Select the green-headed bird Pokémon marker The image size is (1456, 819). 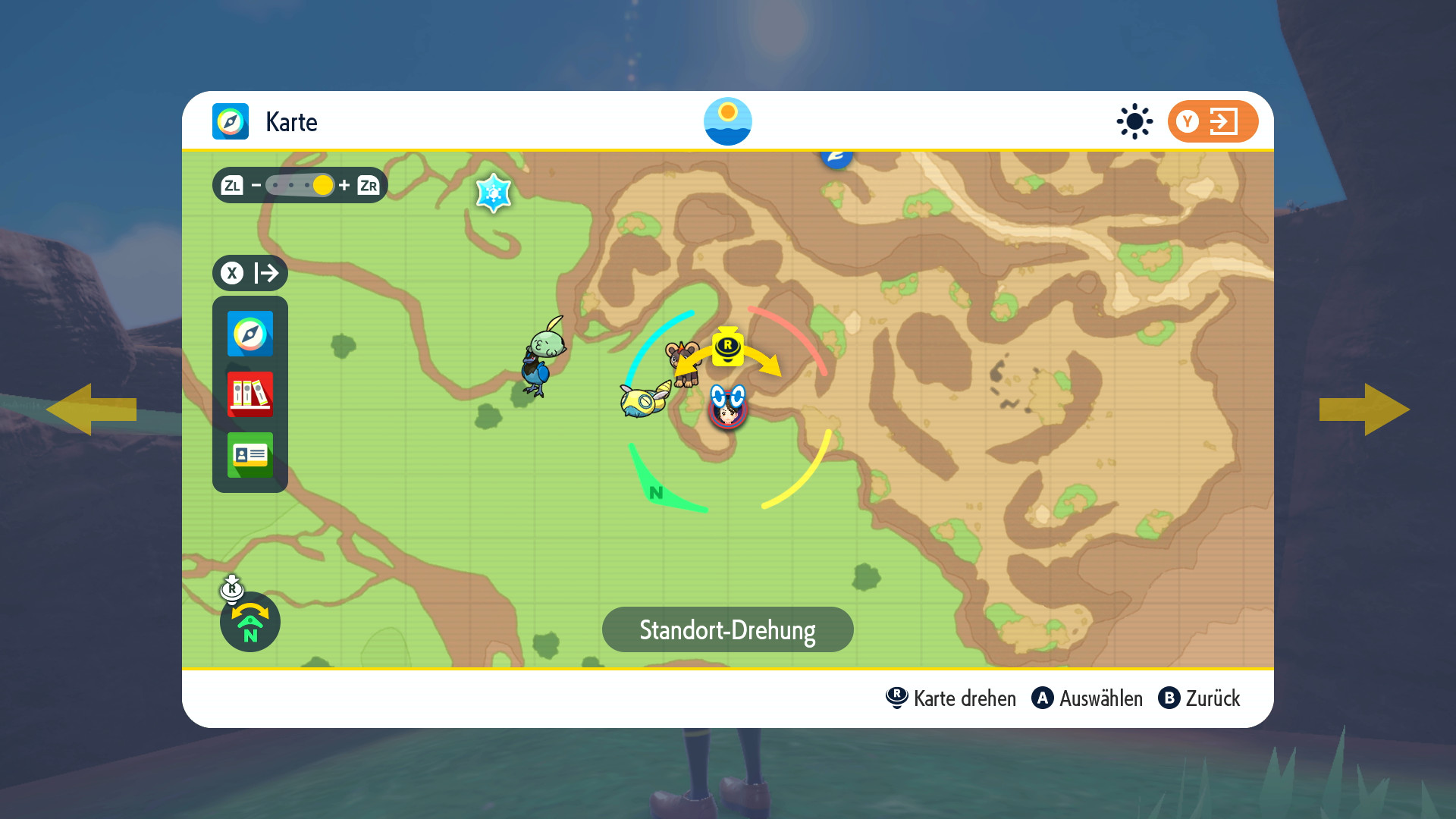coord(543,356)
